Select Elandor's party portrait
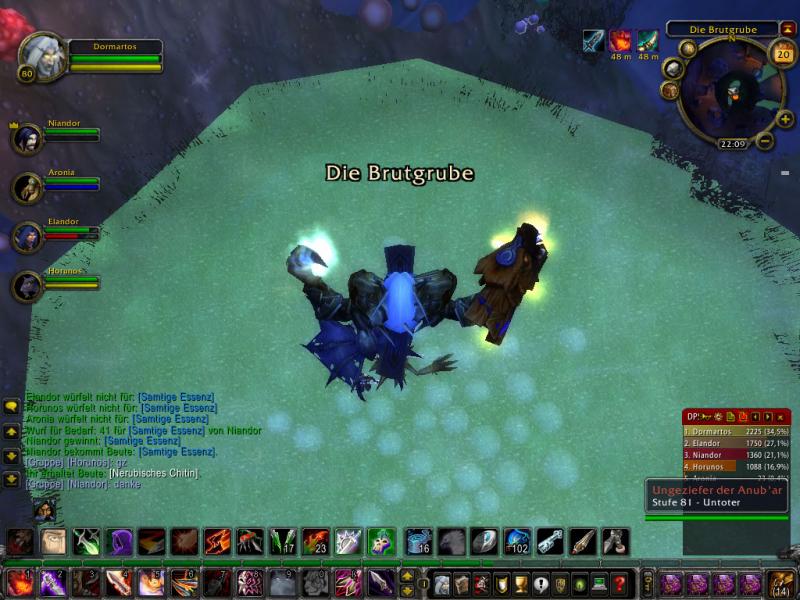Viewport: 800px width, 600px height. (27, 237)
